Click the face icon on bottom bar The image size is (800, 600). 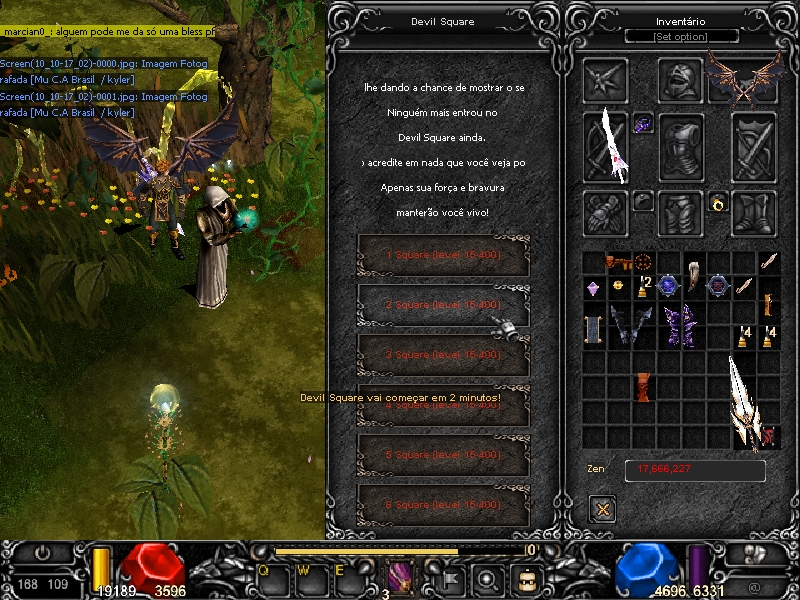click(526, 578)
